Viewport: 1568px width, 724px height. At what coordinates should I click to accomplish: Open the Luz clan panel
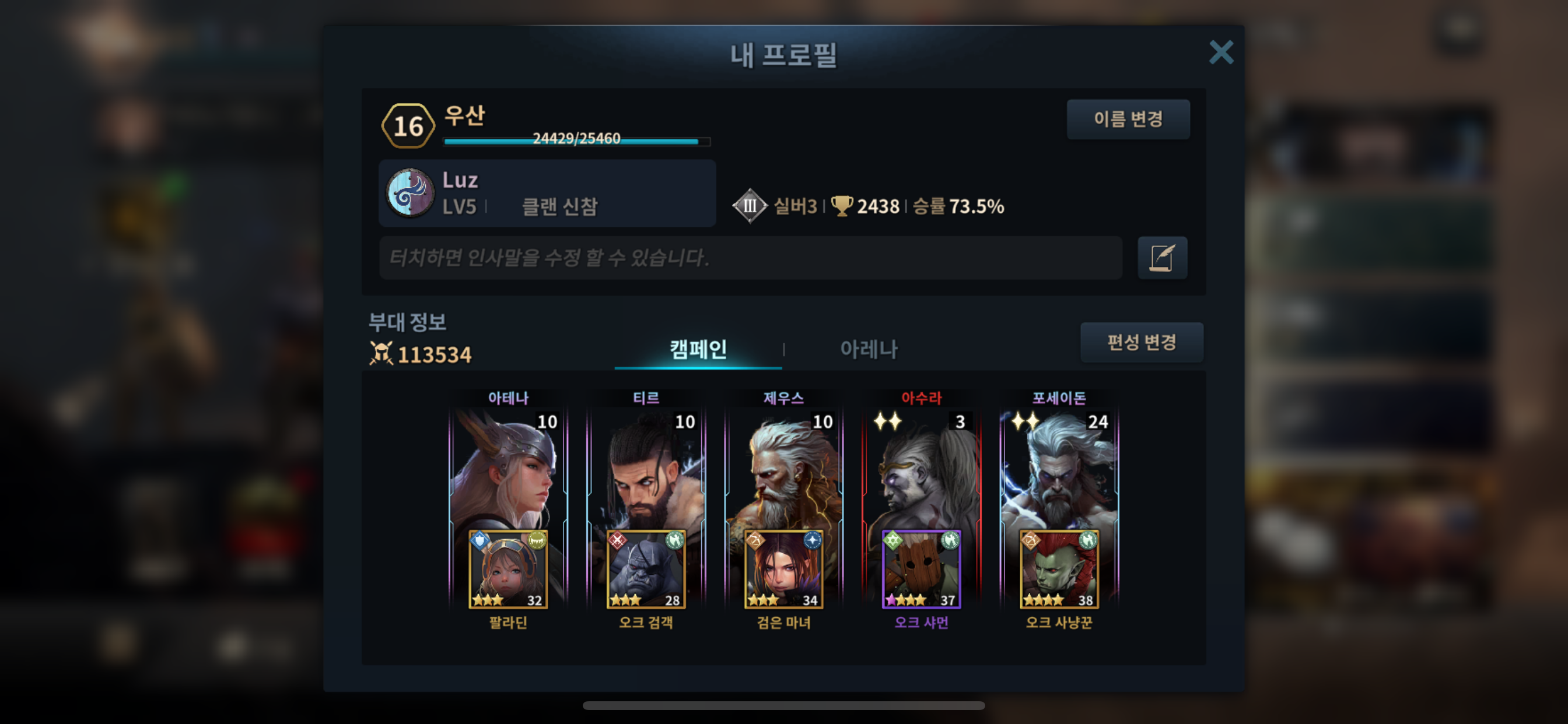[547, 194]
